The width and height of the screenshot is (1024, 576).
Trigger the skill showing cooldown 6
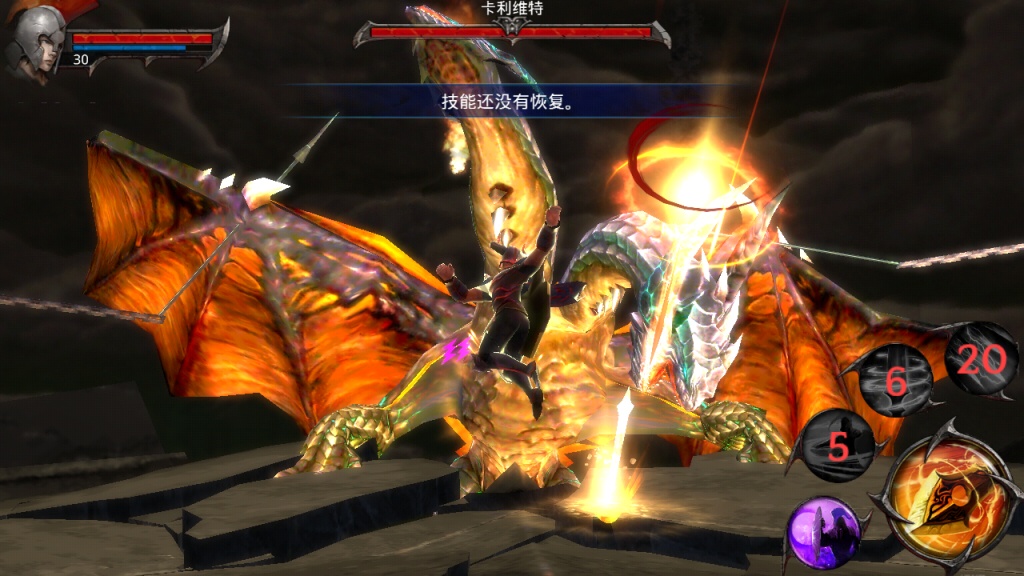895,379
